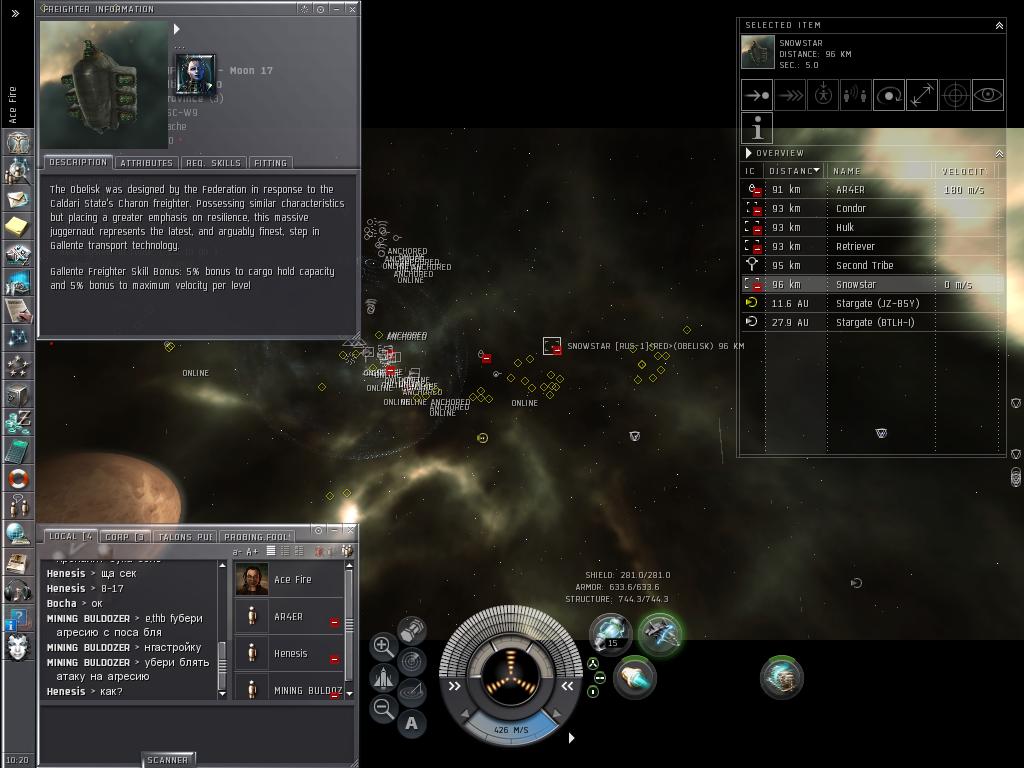Viewport: 1024px width, 768px height.
Task: Open the TALONS PUB chat channel tab
Action: [x=185, y=537]
